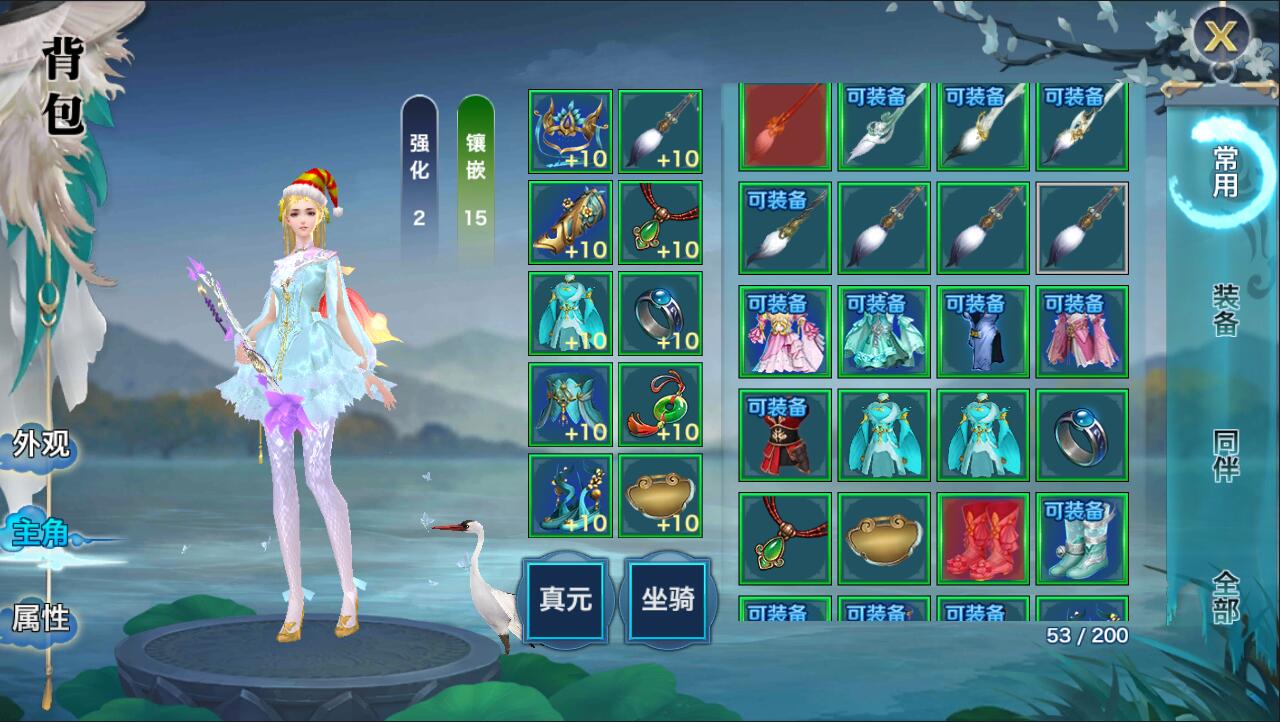Select the equipped blue ring slot
Screen dimensions: 1280x722
660,313
